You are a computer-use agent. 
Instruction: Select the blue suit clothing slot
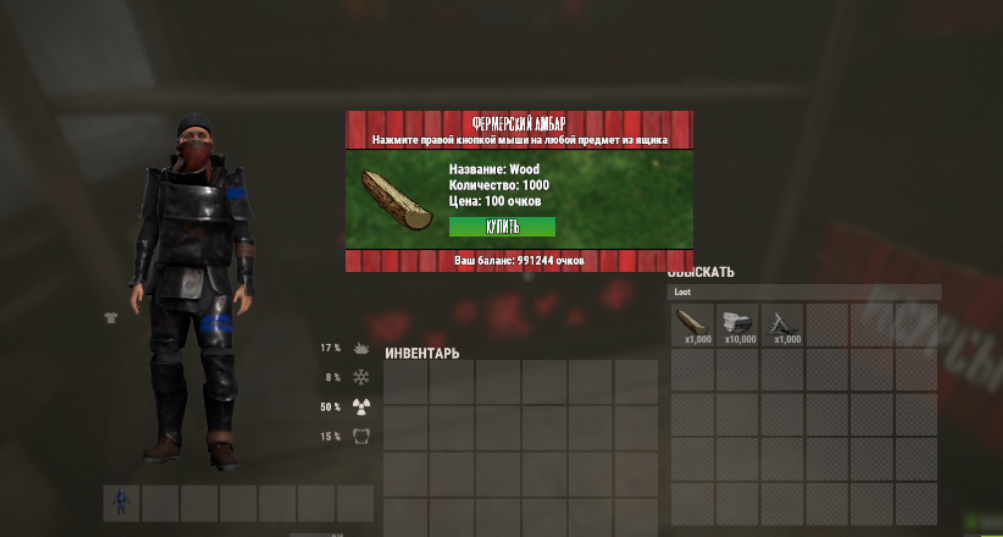121,503
